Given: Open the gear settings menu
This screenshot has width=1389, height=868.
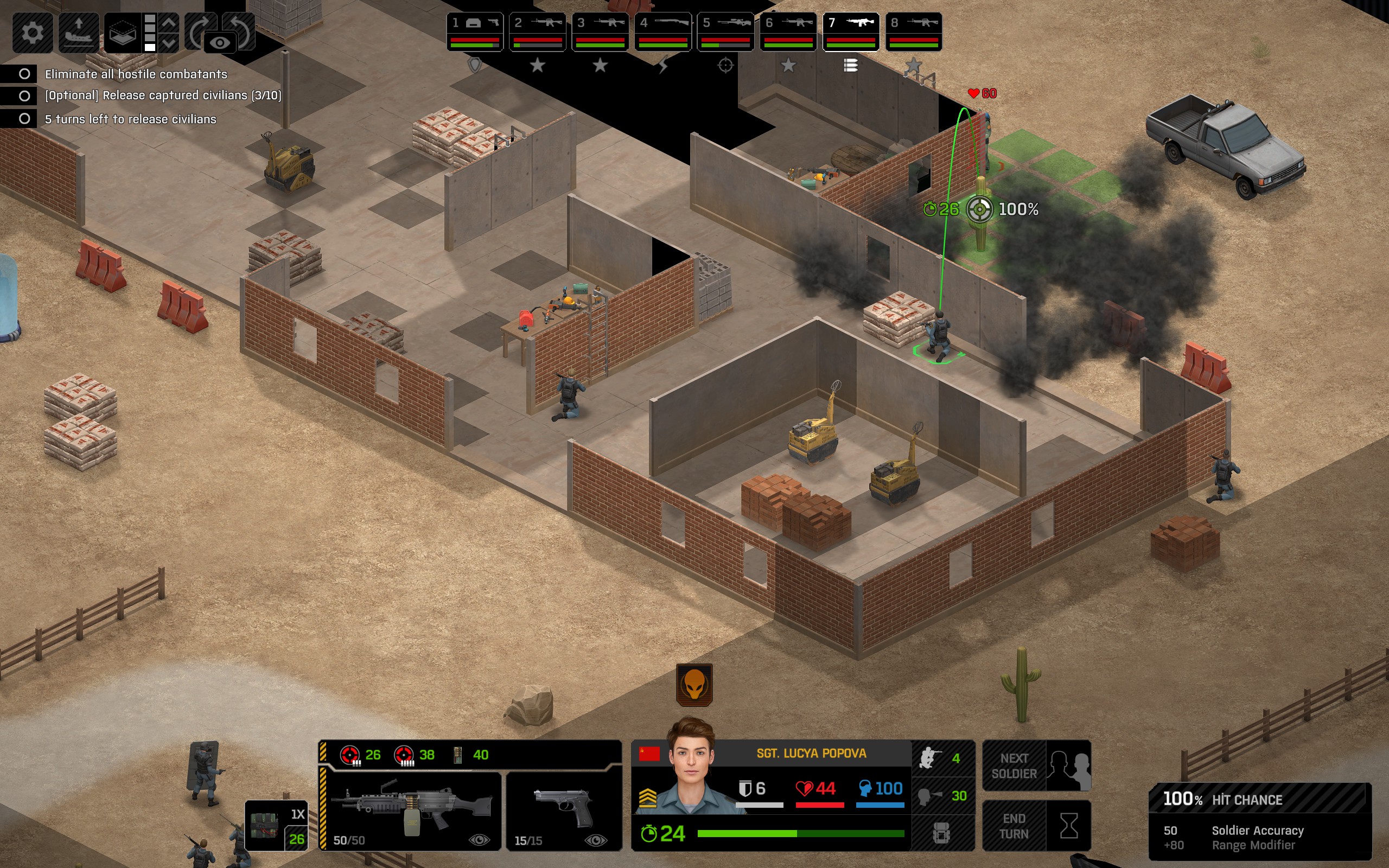Looking at the screenshot, I should click(x=32, y=32).
